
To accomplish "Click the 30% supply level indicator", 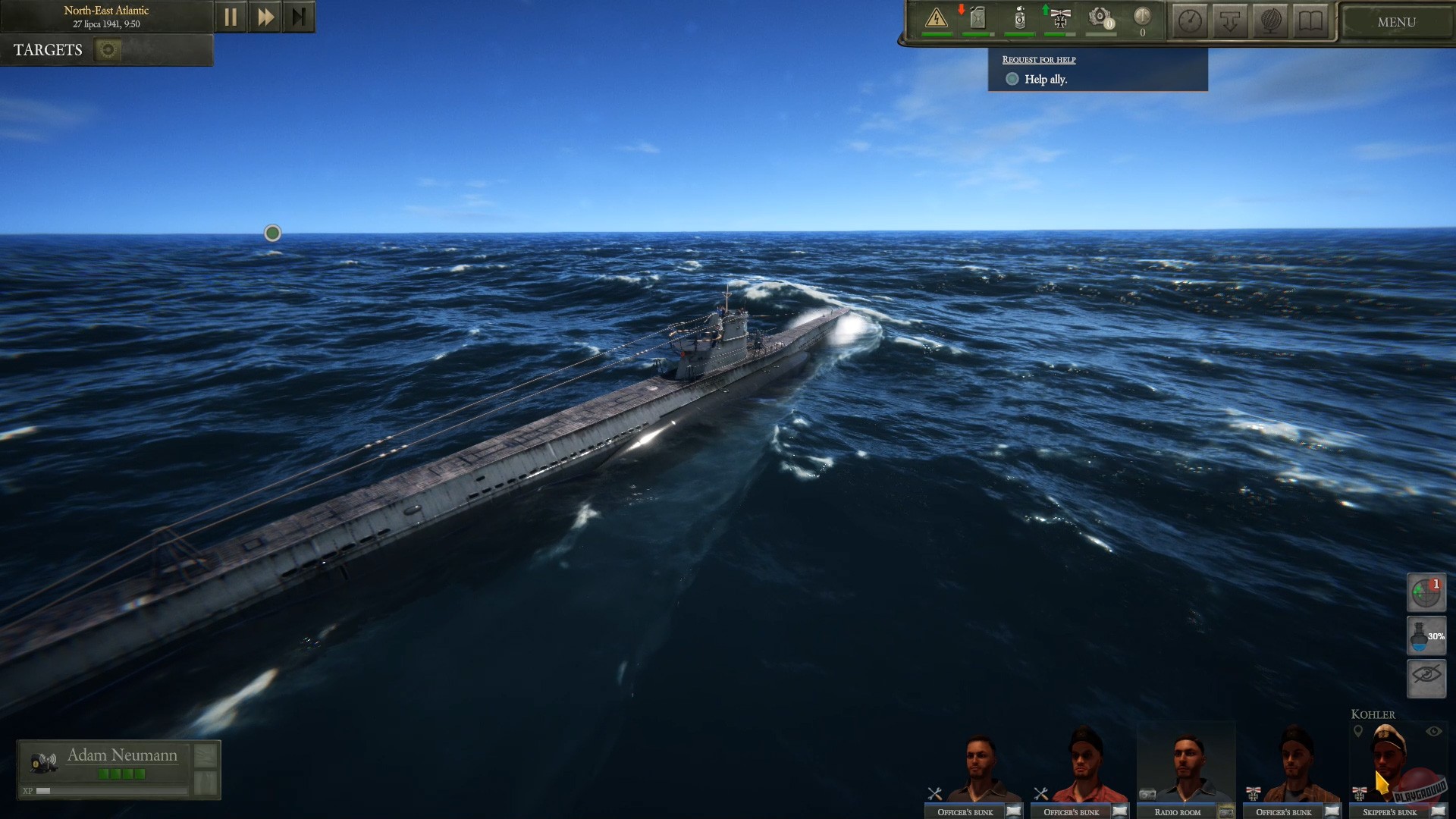I will [x=1426, y=636].
